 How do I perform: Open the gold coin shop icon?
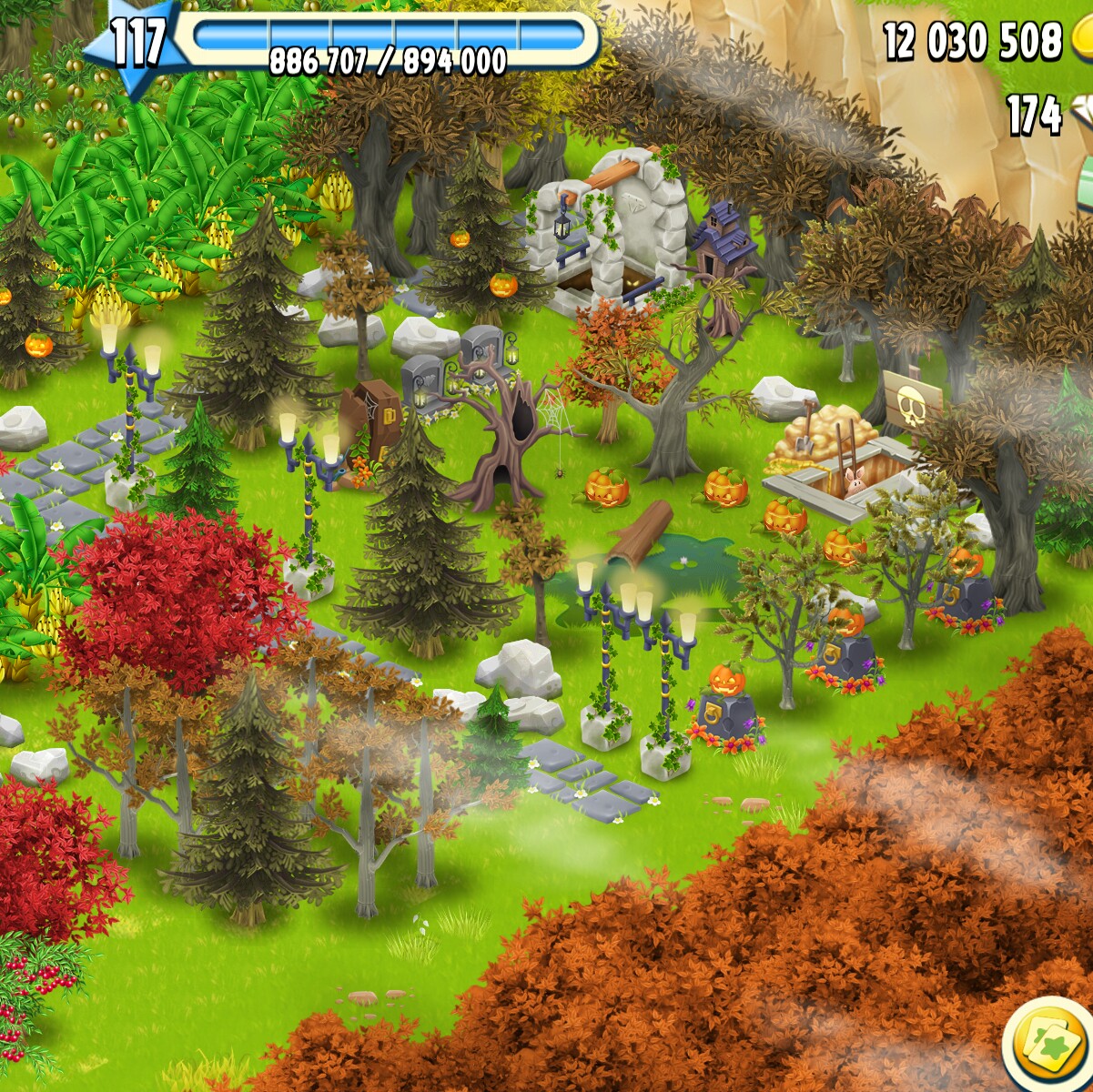click(1082, 41)
